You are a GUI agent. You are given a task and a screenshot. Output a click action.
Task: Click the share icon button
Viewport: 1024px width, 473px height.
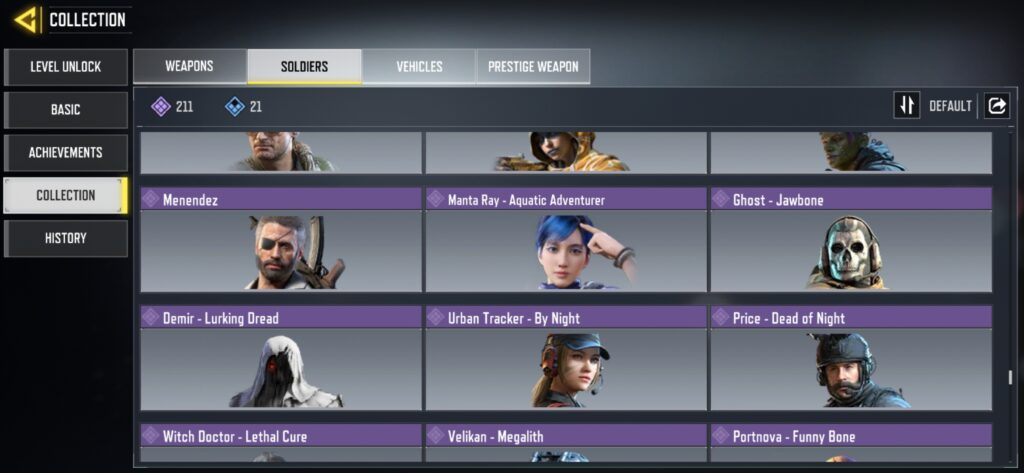click(x=997, y=105)
